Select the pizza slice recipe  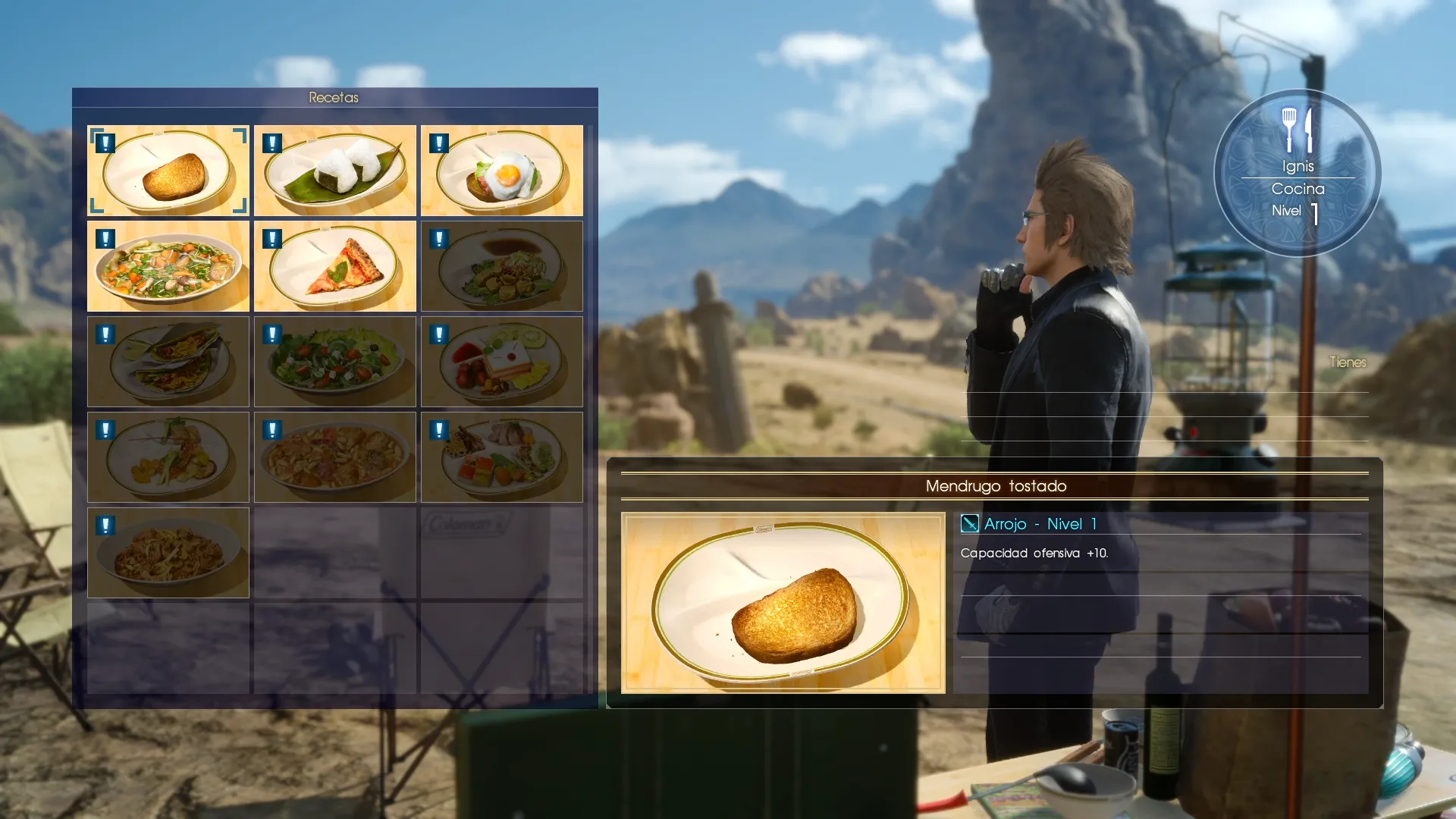(334, 266)
